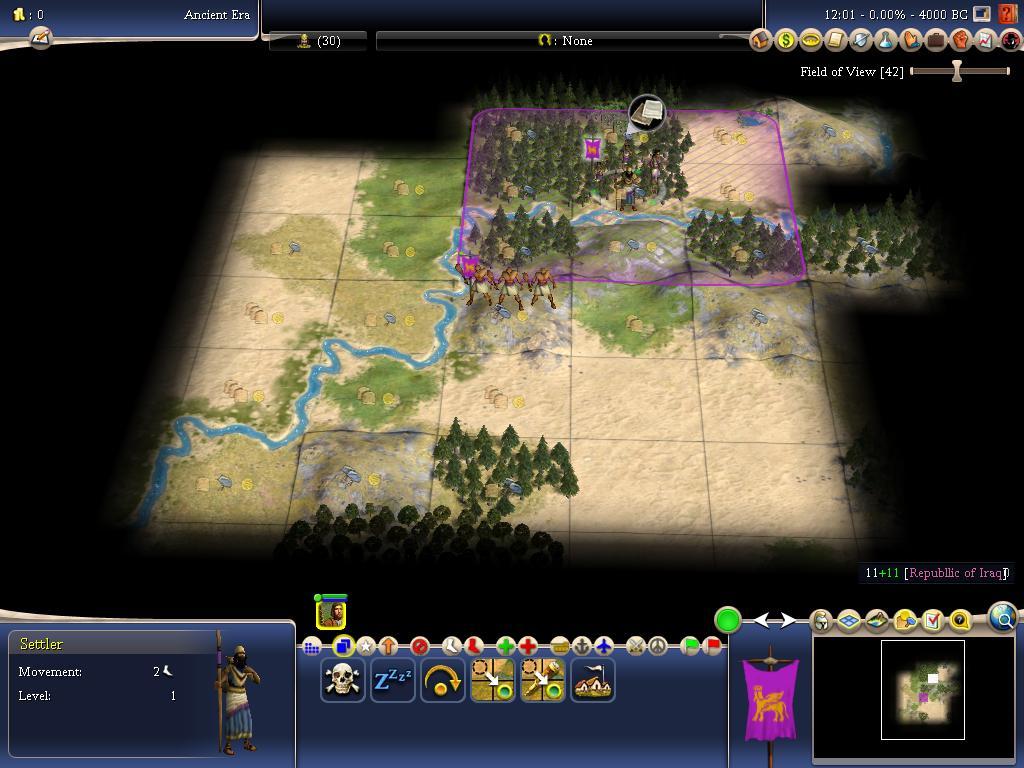Toggle the score checklist display
Viewport: 1024px width, 768px height.
click(x=932, y=621)
